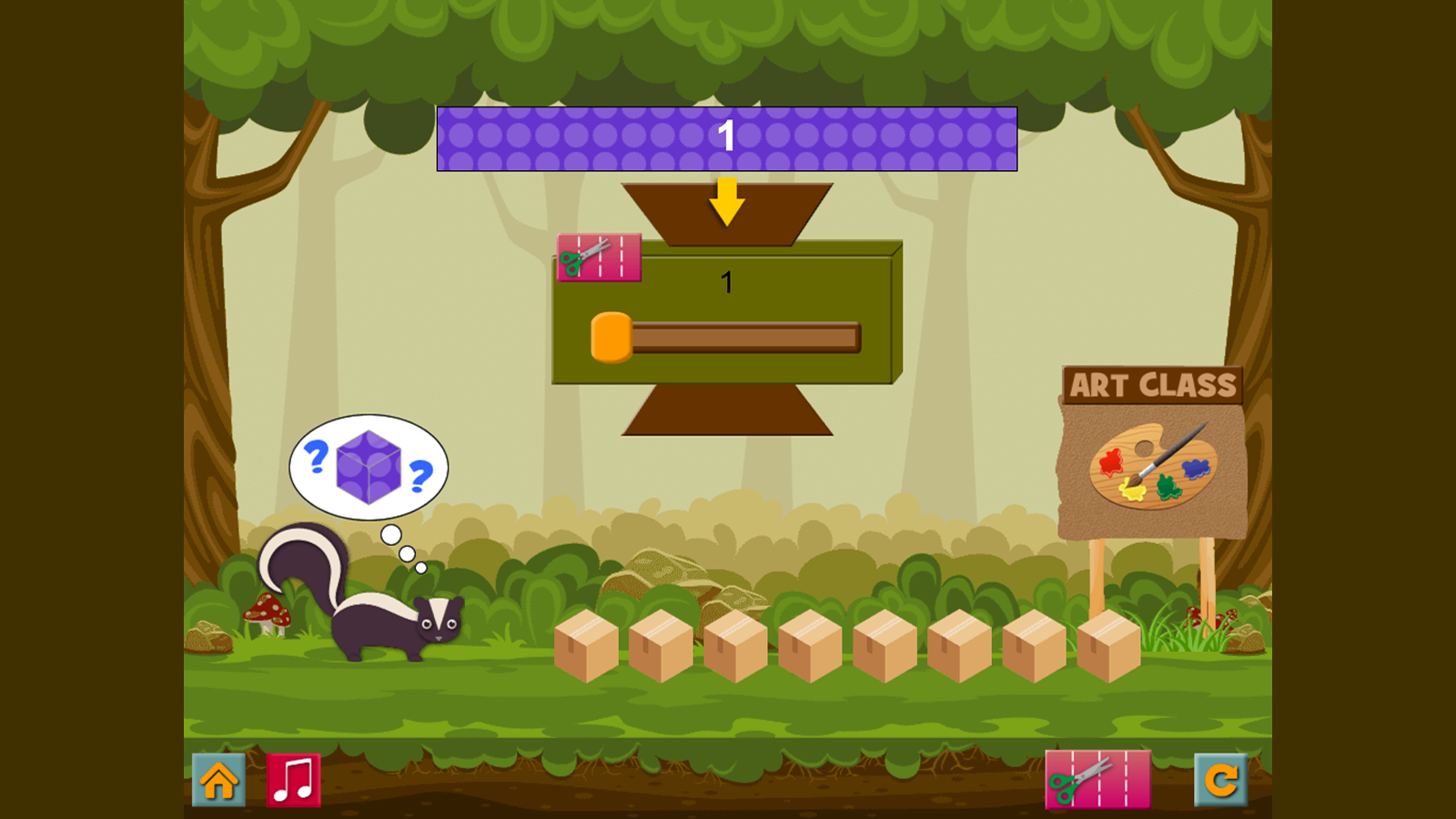Click the home icon
Image resolution: width=1456 pixels, height=819 pixels.
(219, 780)
